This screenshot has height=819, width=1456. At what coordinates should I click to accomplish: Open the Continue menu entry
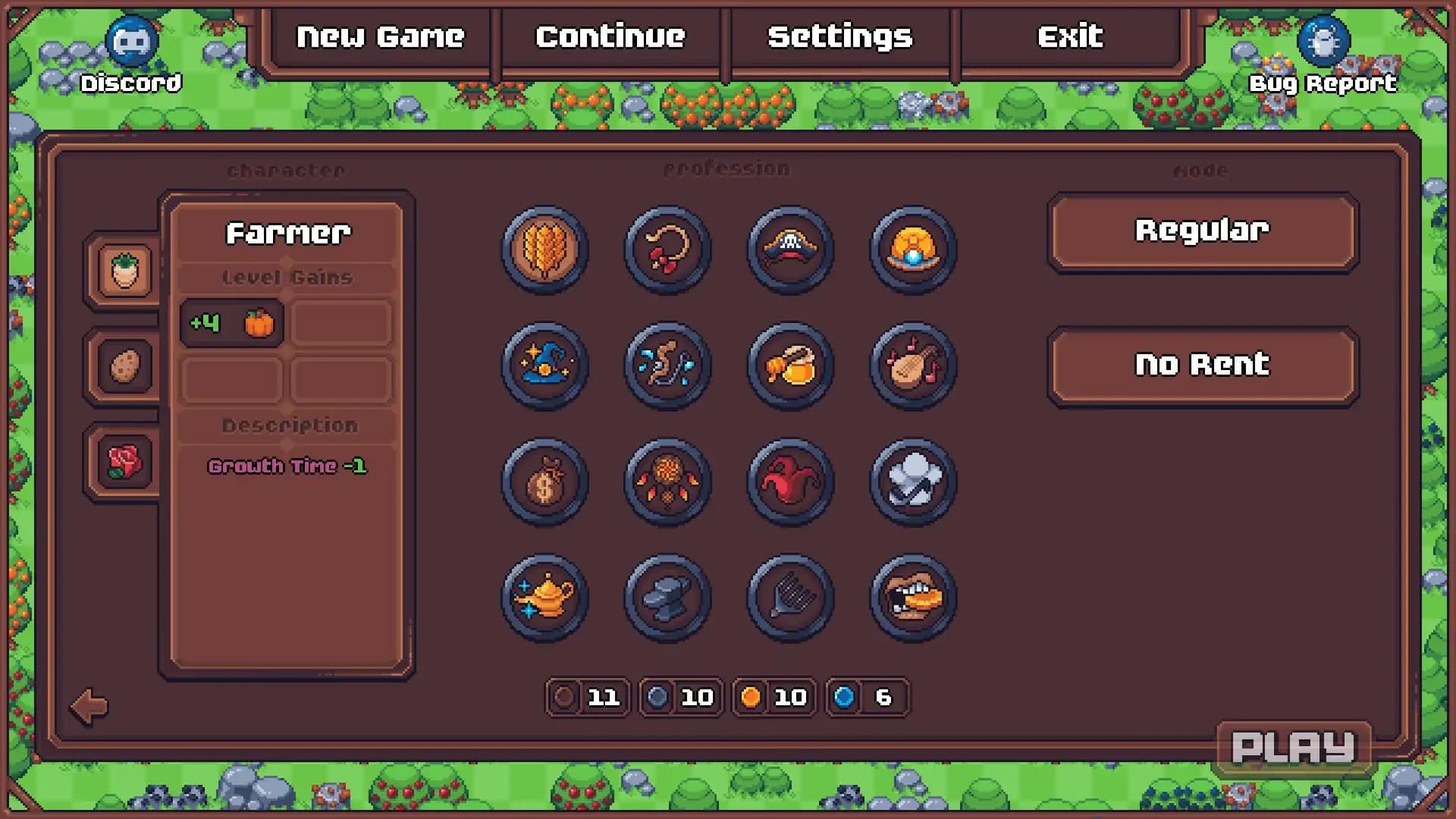point(610,36)
